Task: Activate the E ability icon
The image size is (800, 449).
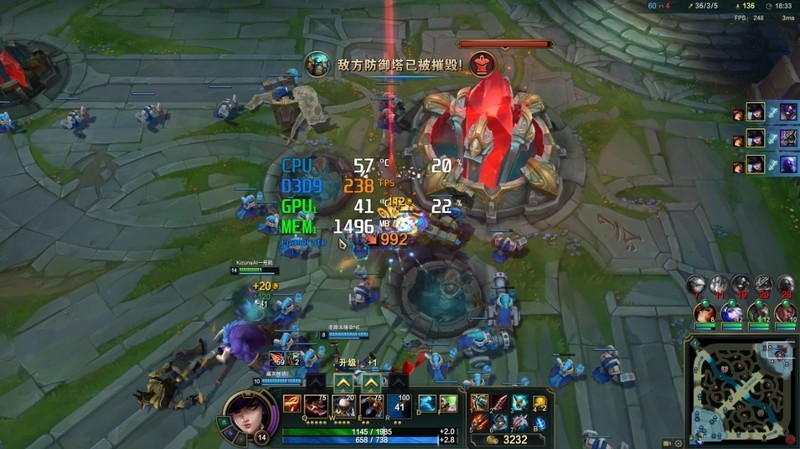Action: pyautogui.click(x=371, y=404)
